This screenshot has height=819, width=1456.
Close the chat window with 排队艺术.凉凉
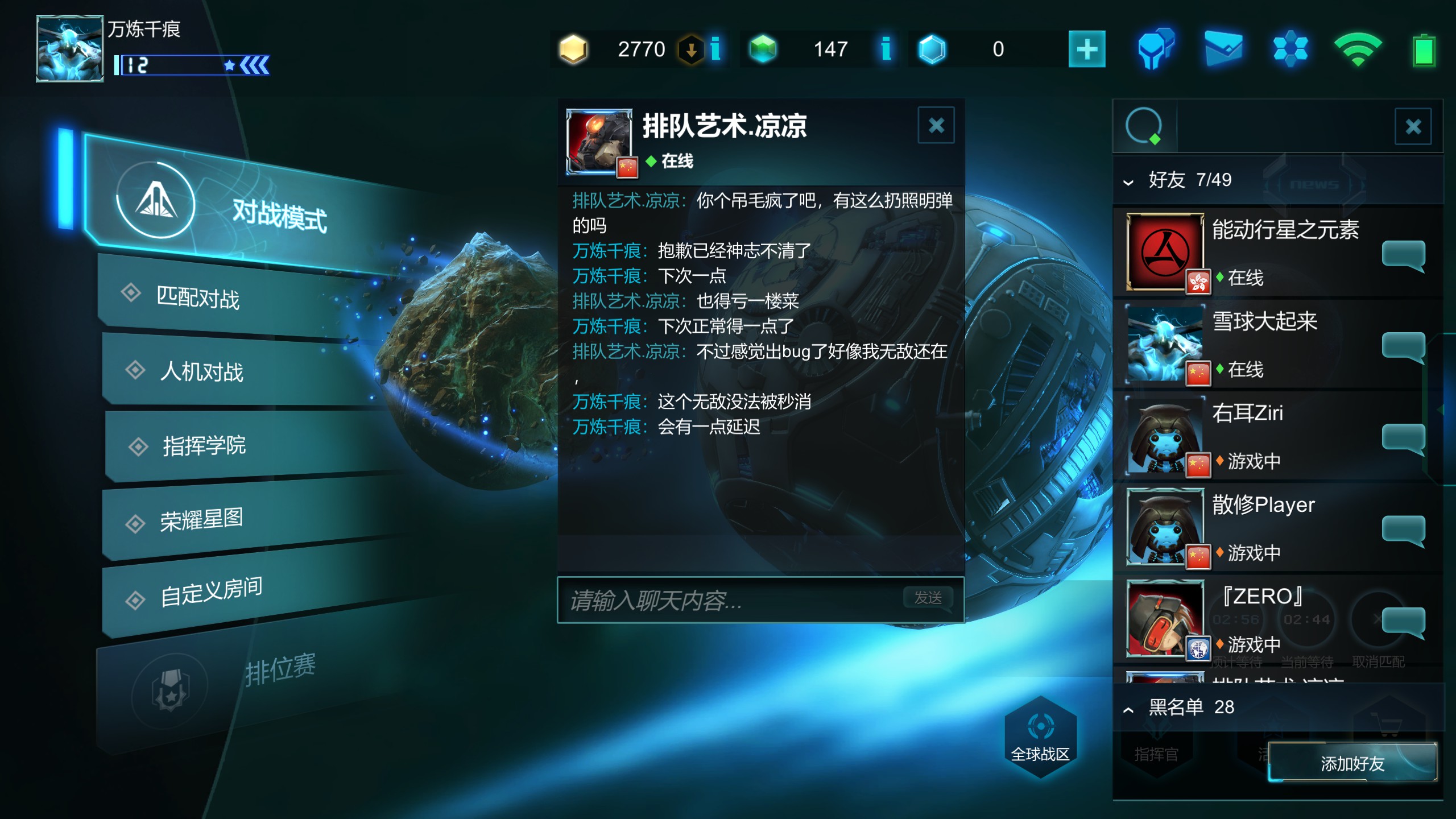[x=936, y=125]
